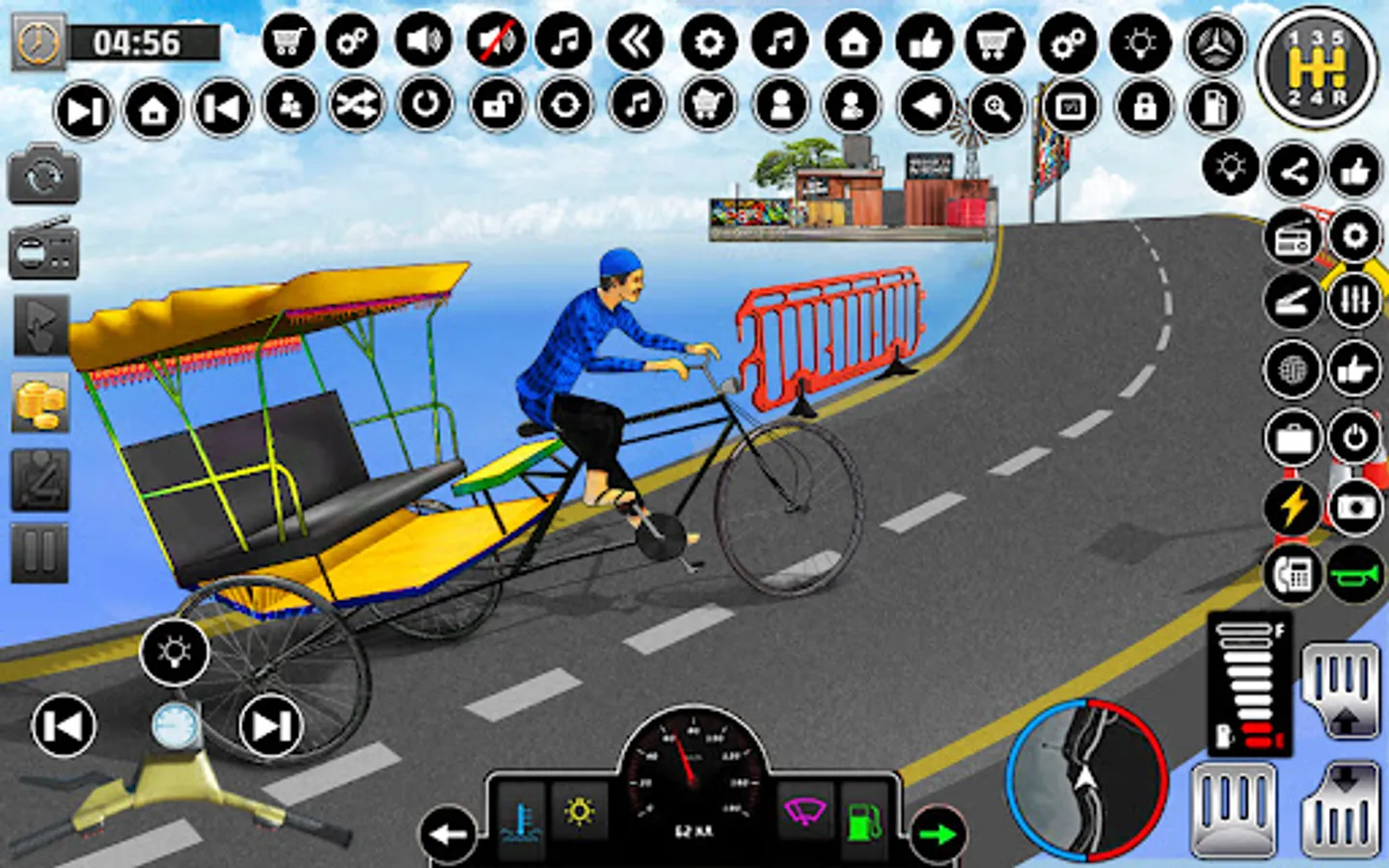
Task: Toggle the padlock icon in top row
Action: pos(1144,104)
